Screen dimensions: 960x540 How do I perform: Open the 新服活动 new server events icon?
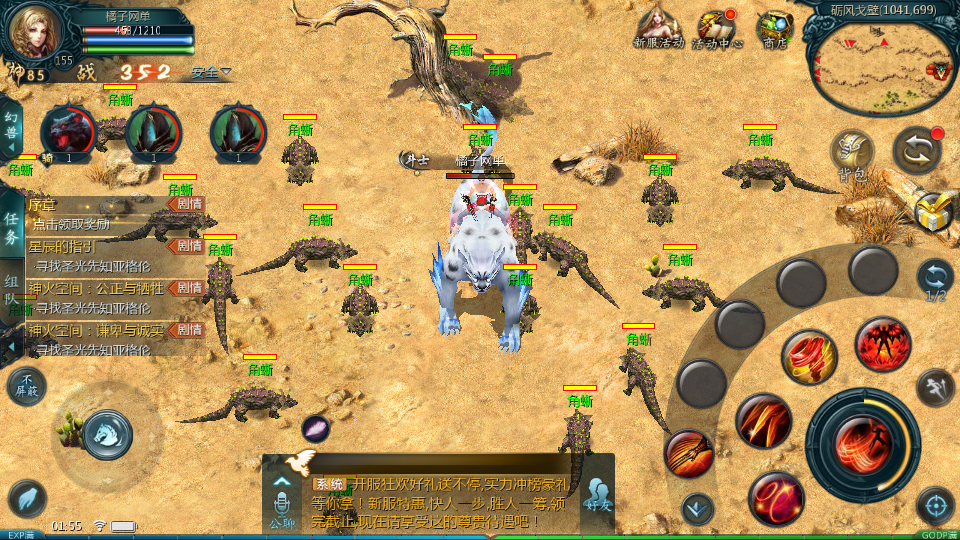click(x=658, y=27)
